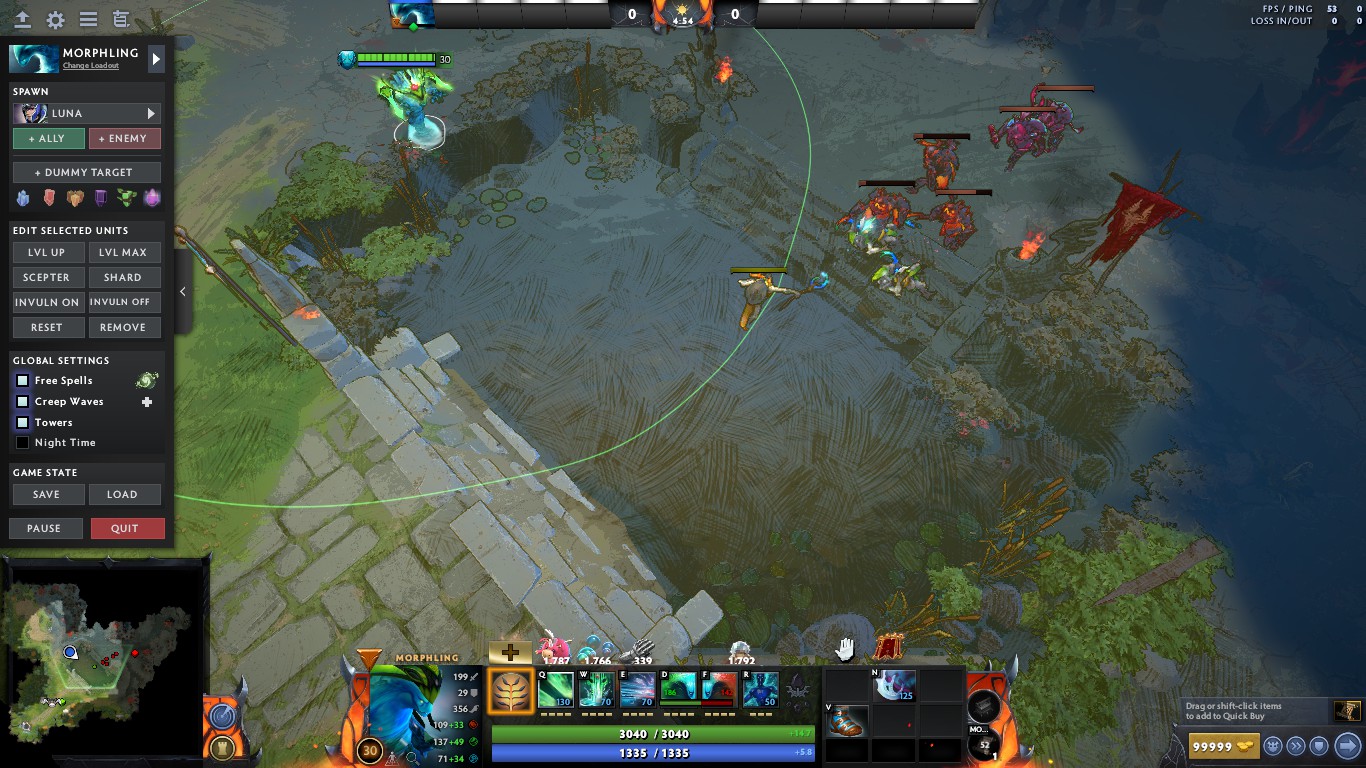Screen dimensions: 1366x768
Task: Toggle the Towers checkbox off
Action: (21, 422)
